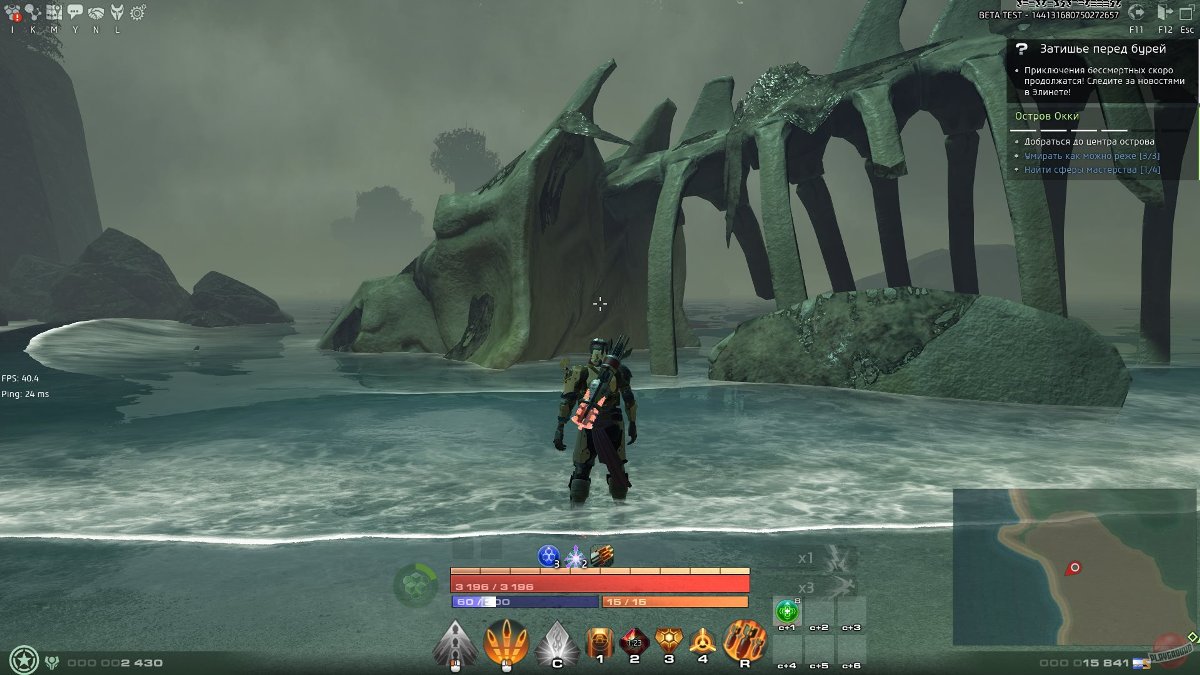This screenshot has width=1200, height=675.
Task: Open the gear settings icon
Action: tap(138, 13)
